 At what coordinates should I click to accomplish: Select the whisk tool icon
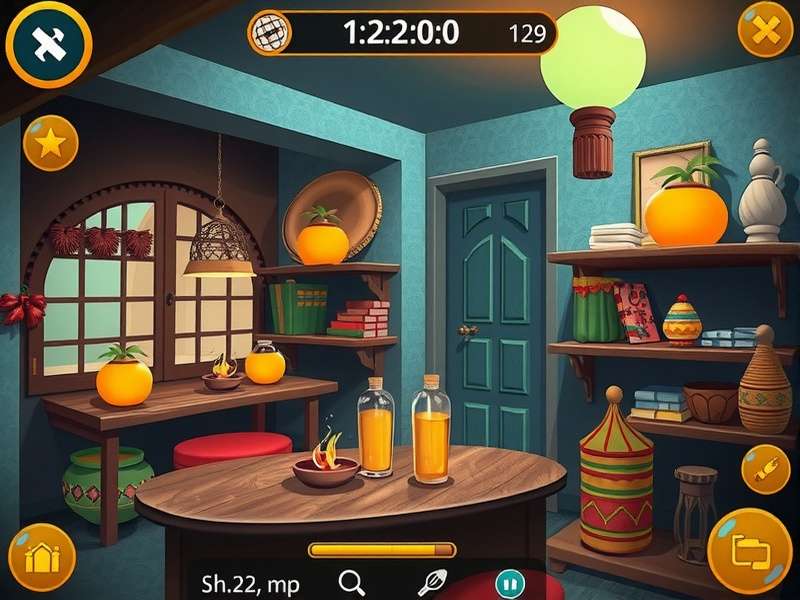(430, 582)
